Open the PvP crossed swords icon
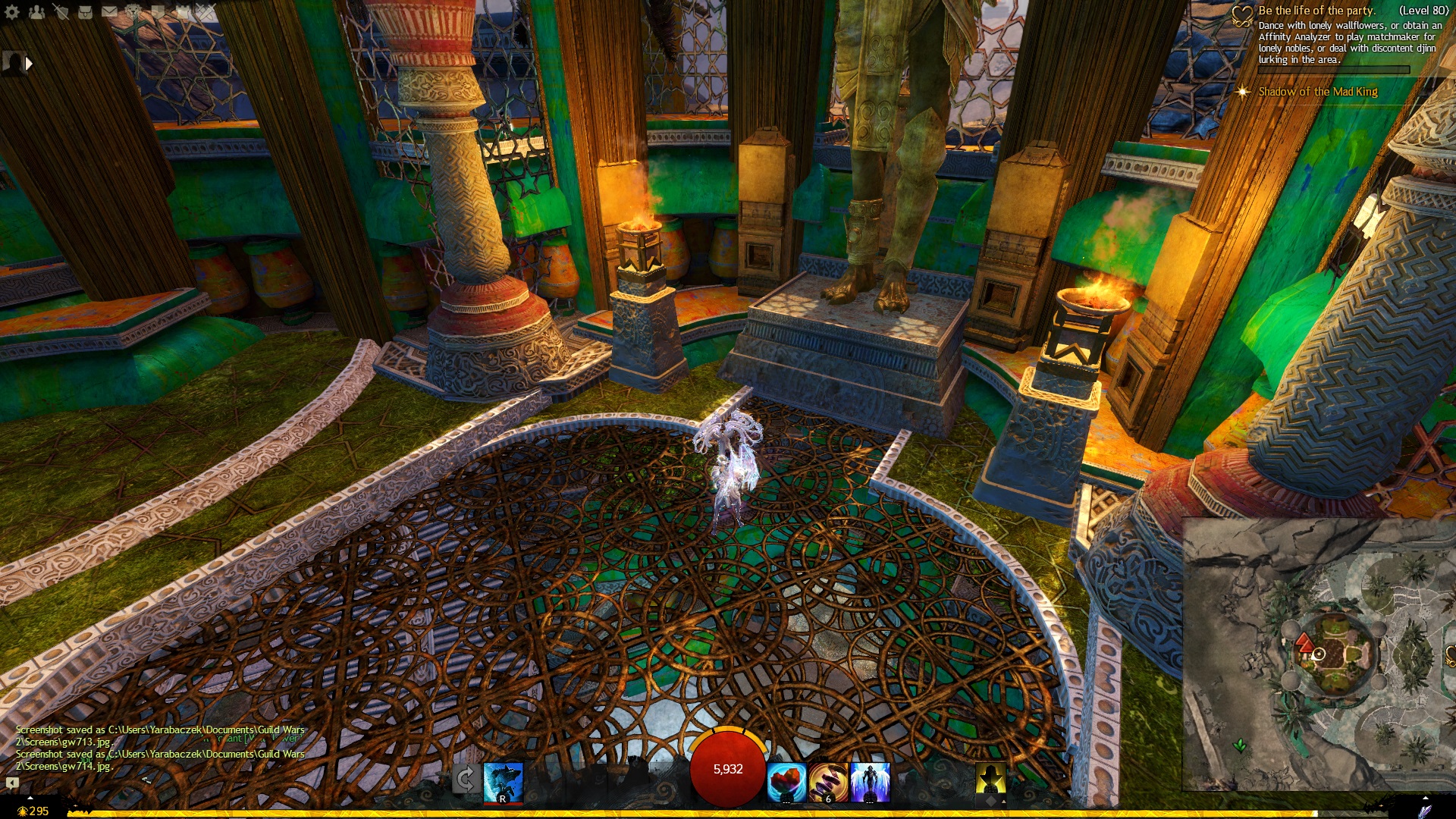 [206, 11]
